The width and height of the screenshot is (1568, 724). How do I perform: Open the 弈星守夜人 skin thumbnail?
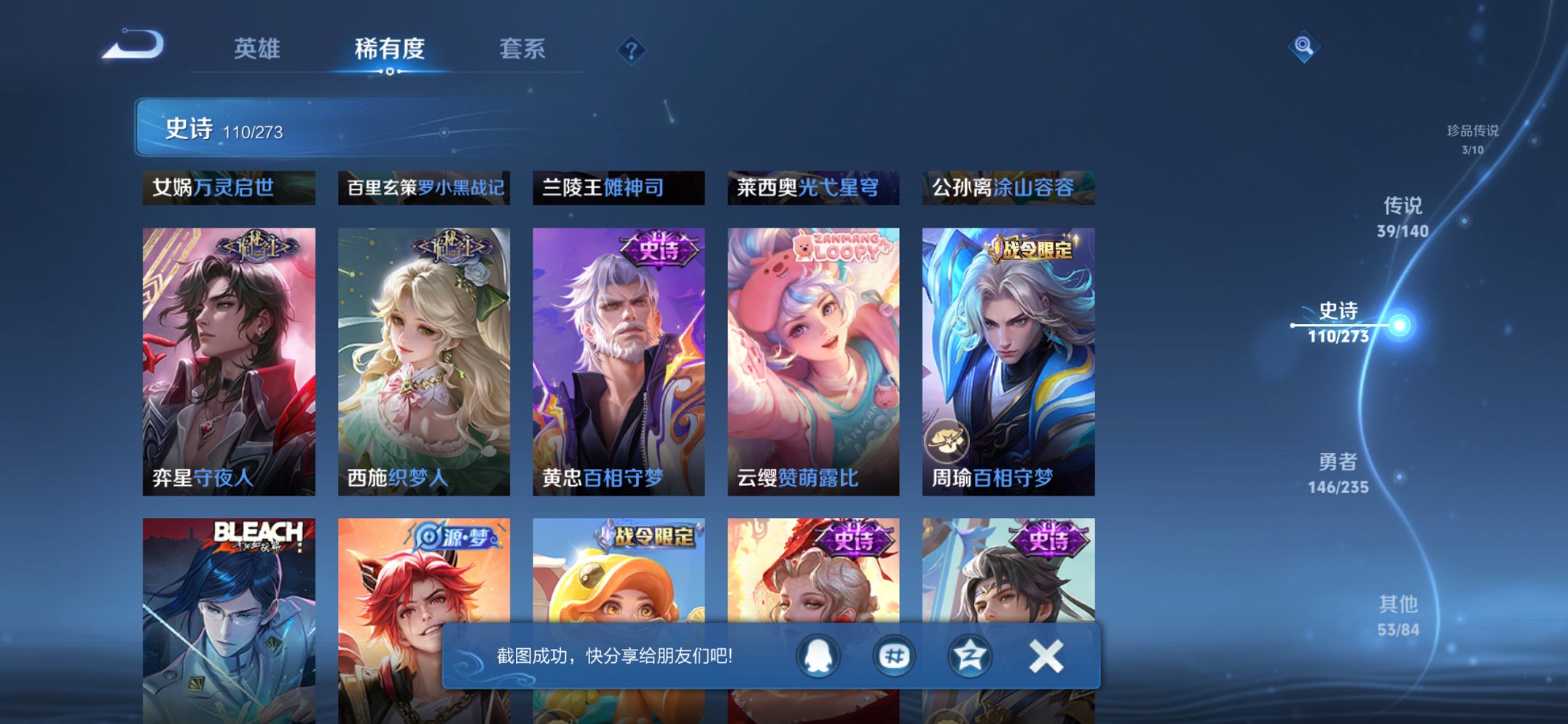tap(227, 357)
